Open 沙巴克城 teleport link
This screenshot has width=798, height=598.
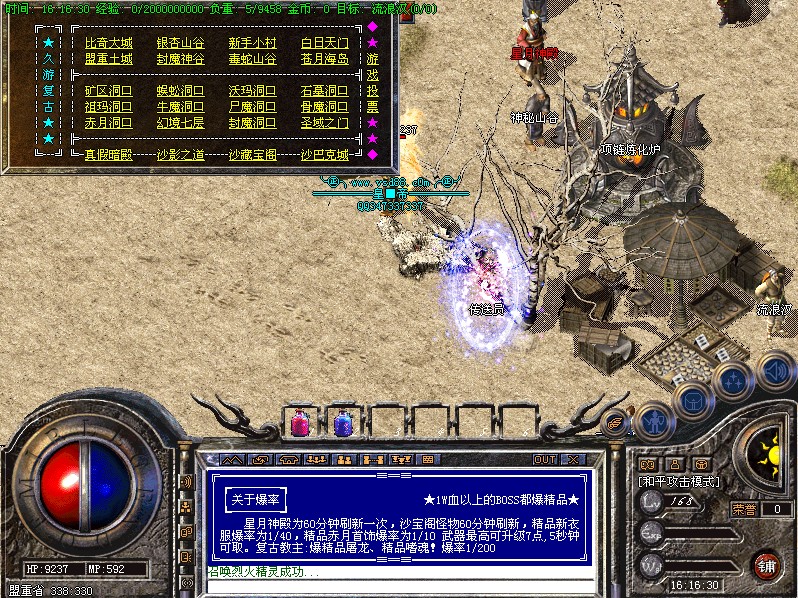point(325,155)
